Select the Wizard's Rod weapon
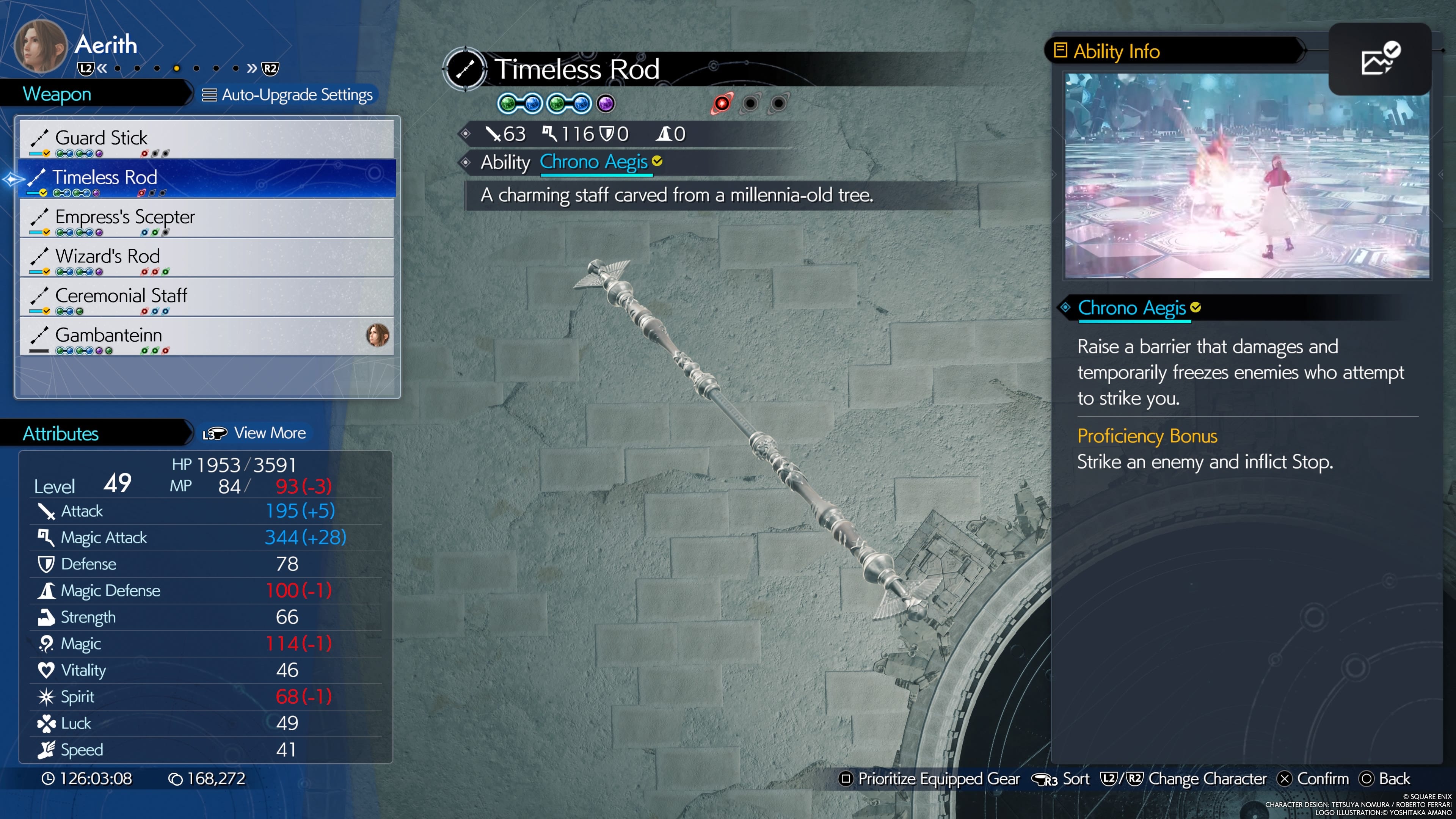1456x819 pixels. 207,257
